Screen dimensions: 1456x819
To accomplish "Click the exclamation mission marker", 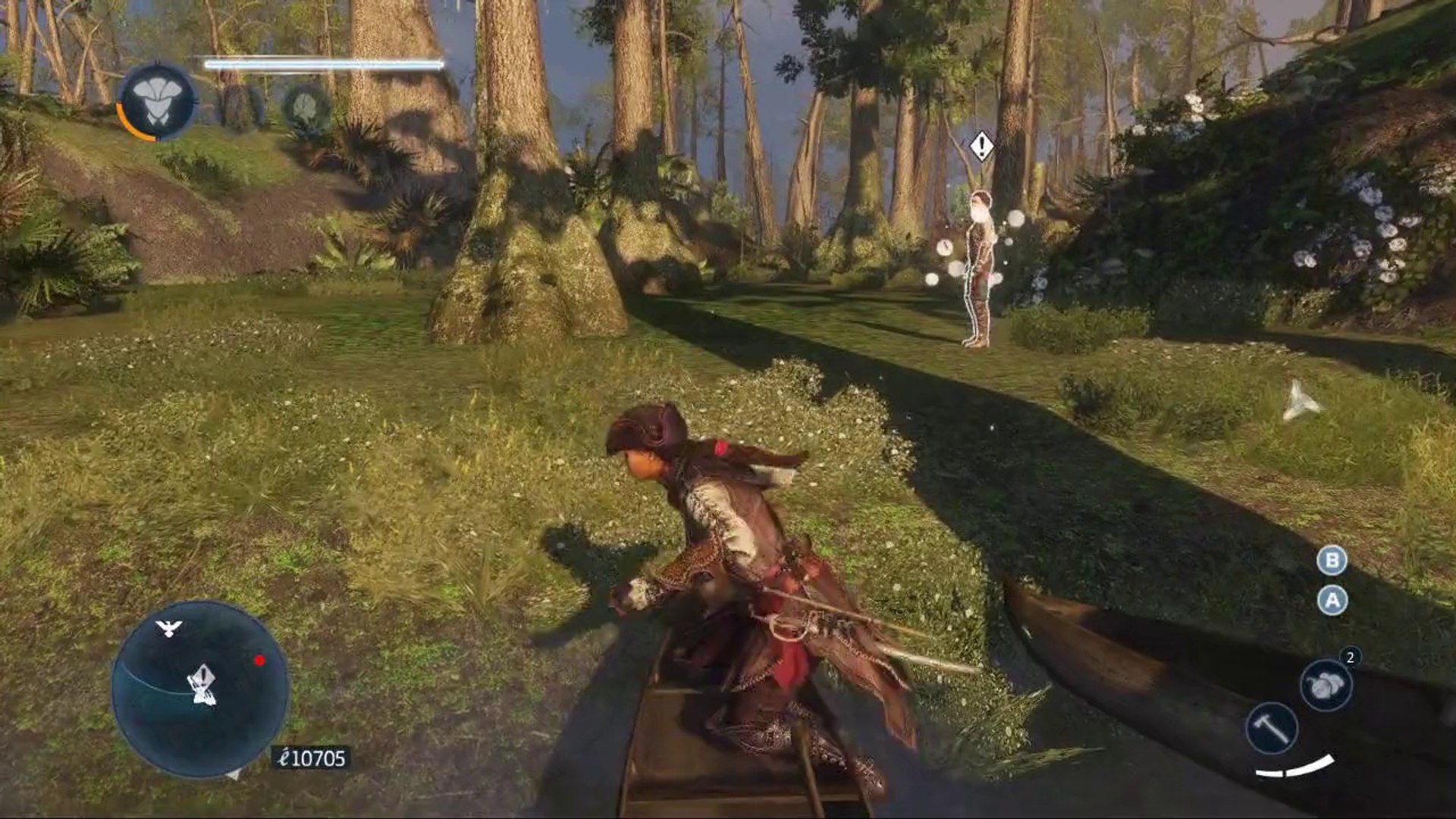I will point(981,146).
